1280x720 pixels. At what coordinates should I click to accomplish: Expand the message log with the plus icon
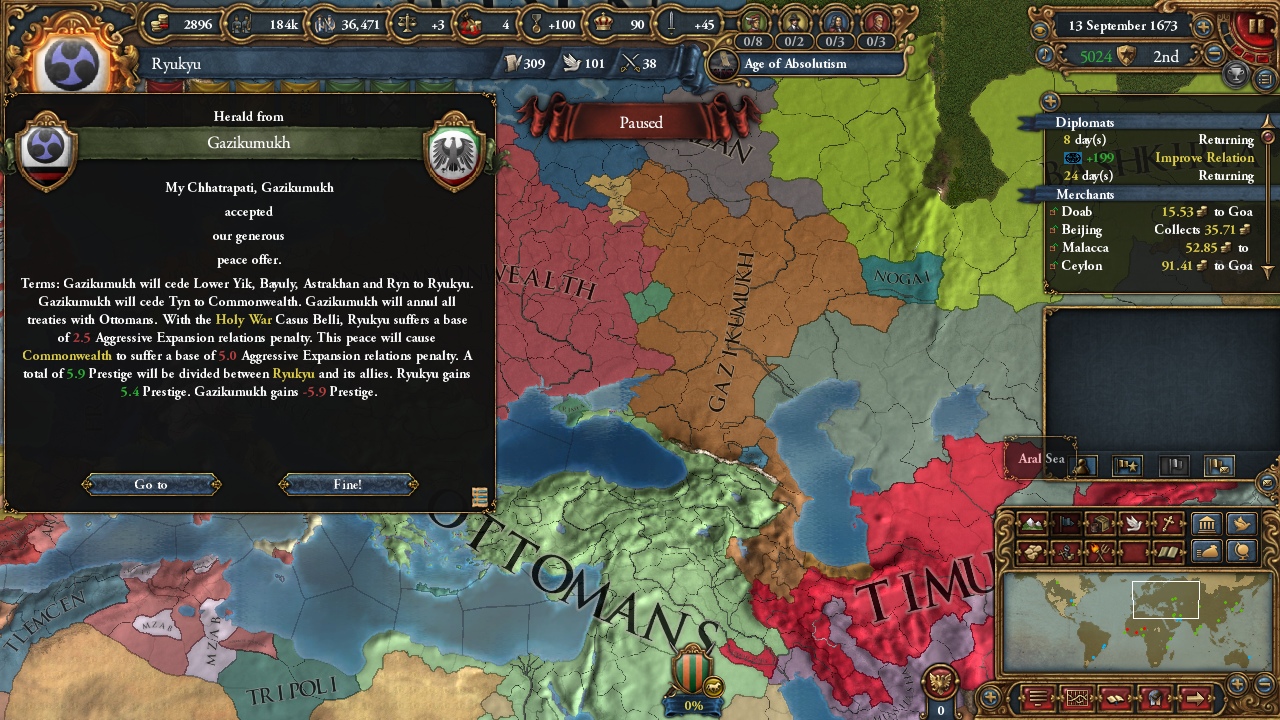[1049, 101]
